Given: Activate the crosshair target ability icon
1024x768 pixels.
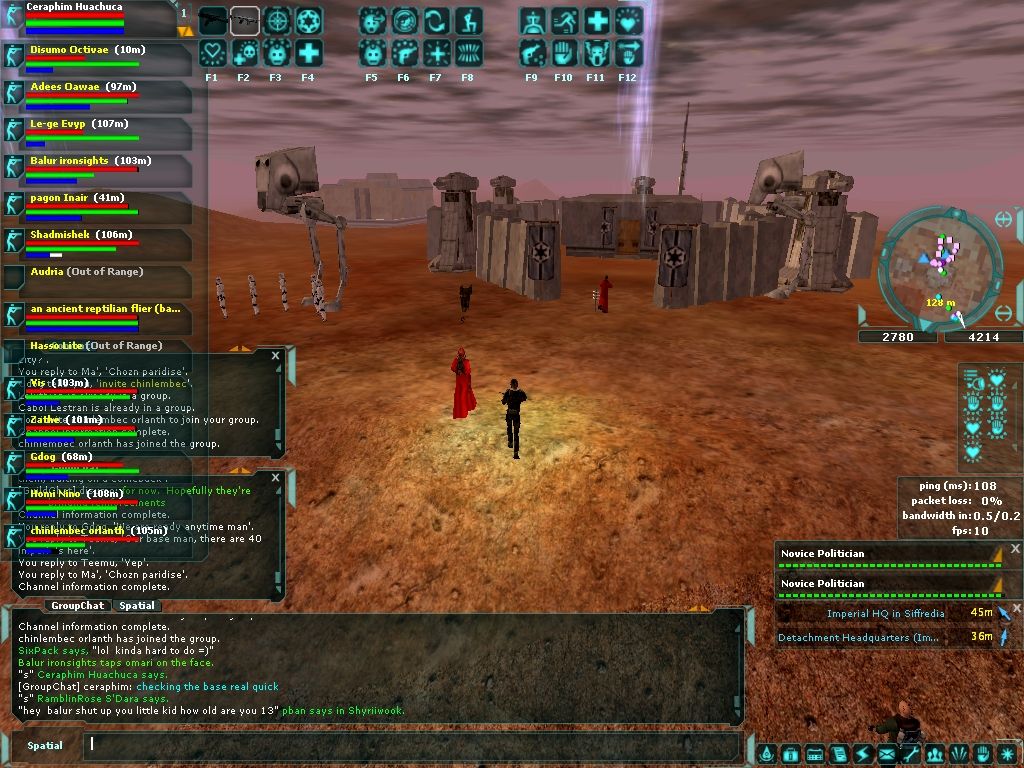Looking at the screenshot, I should 276,21.
